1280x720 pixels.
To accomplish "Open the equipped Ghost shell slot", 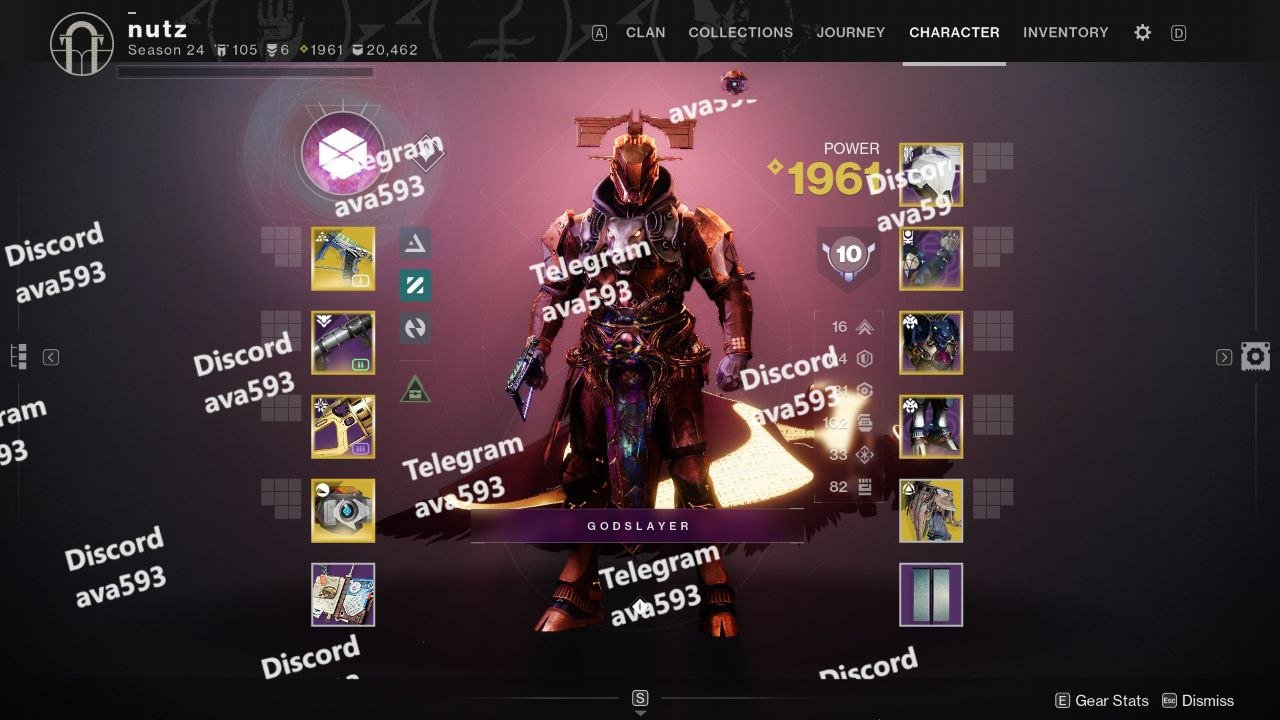I will 343,510.
